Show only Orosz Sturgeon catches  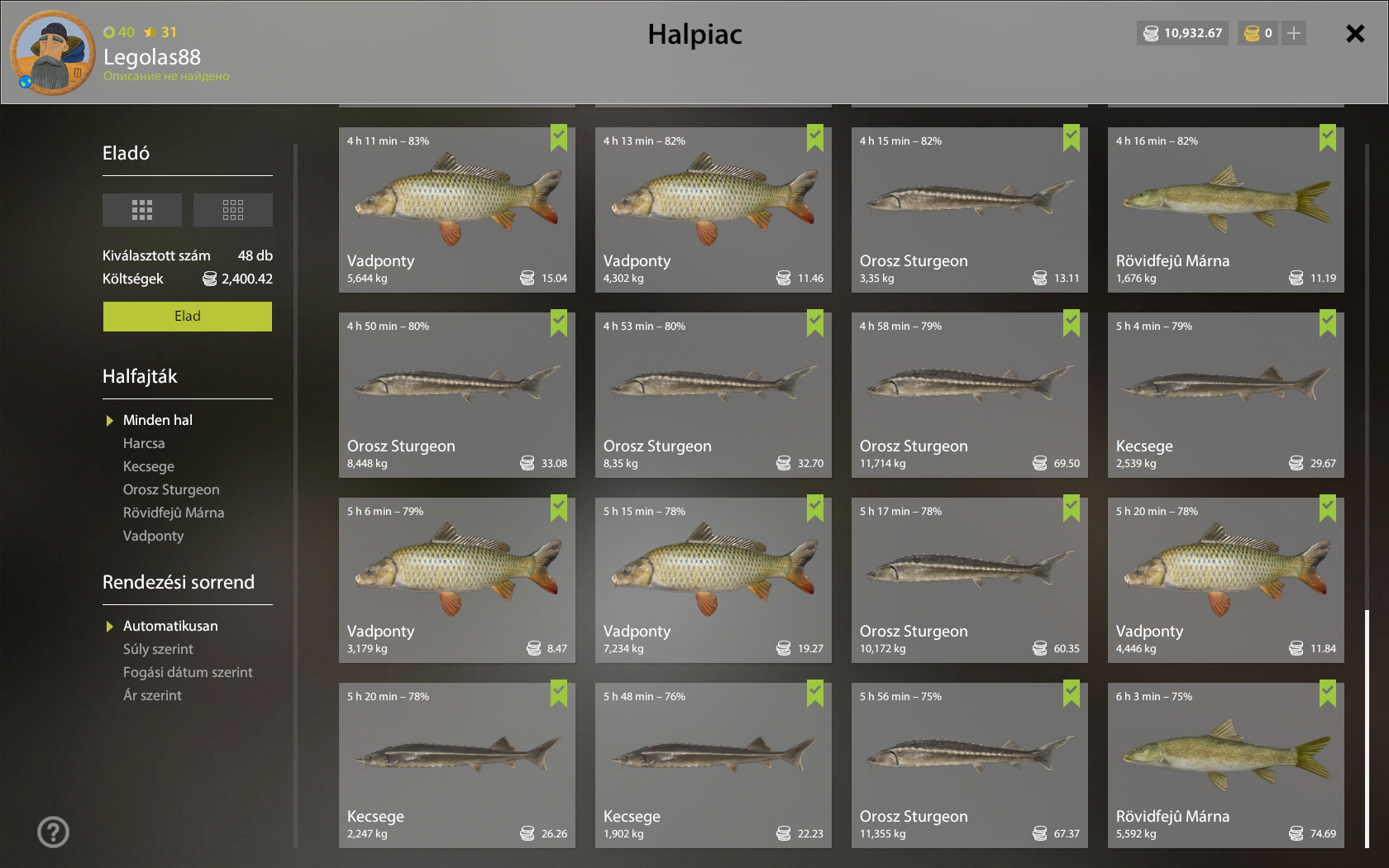(x=171, y=490)
